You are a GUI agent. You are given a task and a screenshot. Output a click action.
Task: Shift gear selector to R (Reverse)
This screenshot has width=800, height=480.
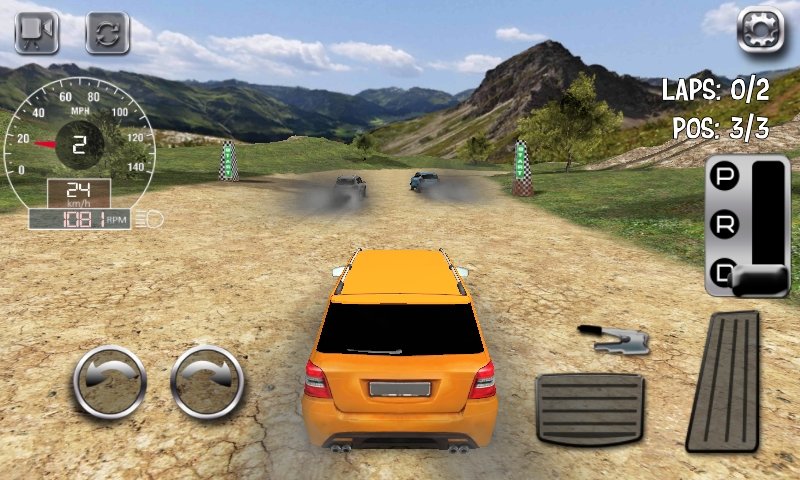(722, 225)
